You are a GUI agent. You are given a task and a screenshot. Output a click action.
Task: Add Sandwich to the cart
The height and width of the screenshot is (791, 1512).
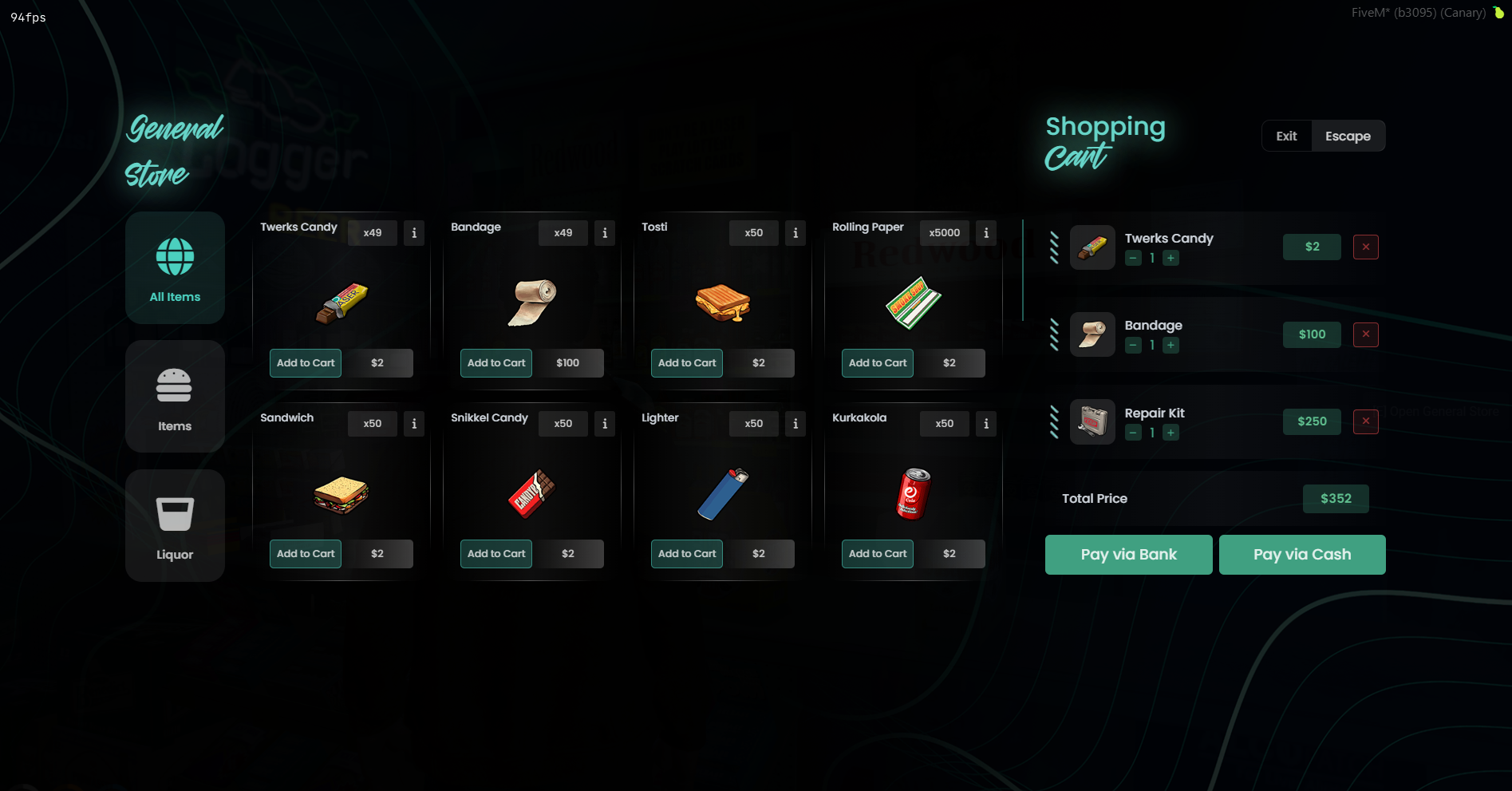pyautogui.click(x=306, y=554)
